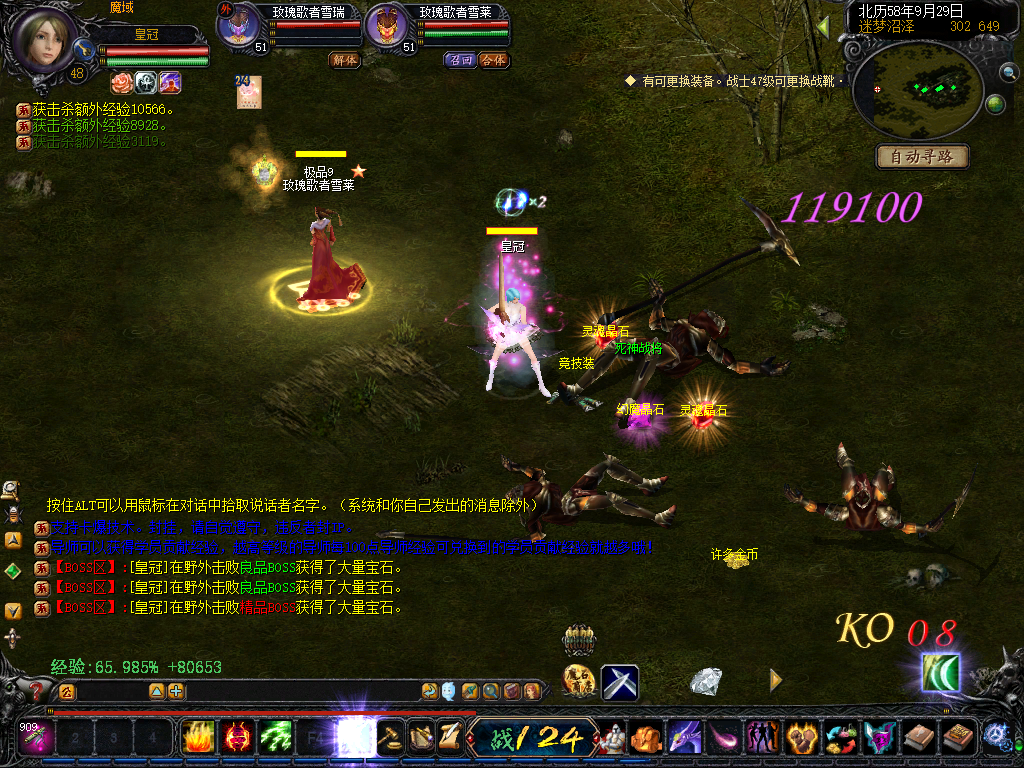This screenshot has height=768, width=1024.
Task: Select the 玫瑰歌者雪莱 pet portrait
Action: pyautogui.click(x=386, y=27)
